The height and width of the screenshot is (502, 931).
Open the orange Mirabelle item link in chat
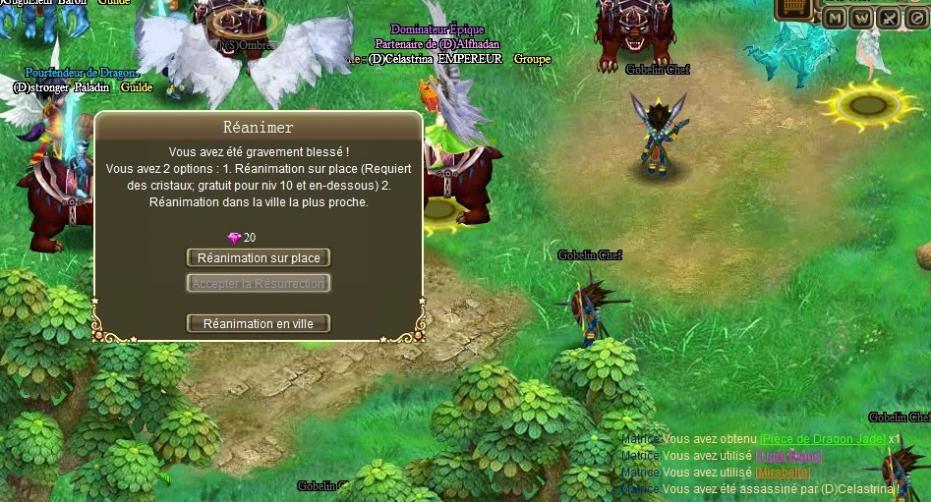tap(782, 472)
